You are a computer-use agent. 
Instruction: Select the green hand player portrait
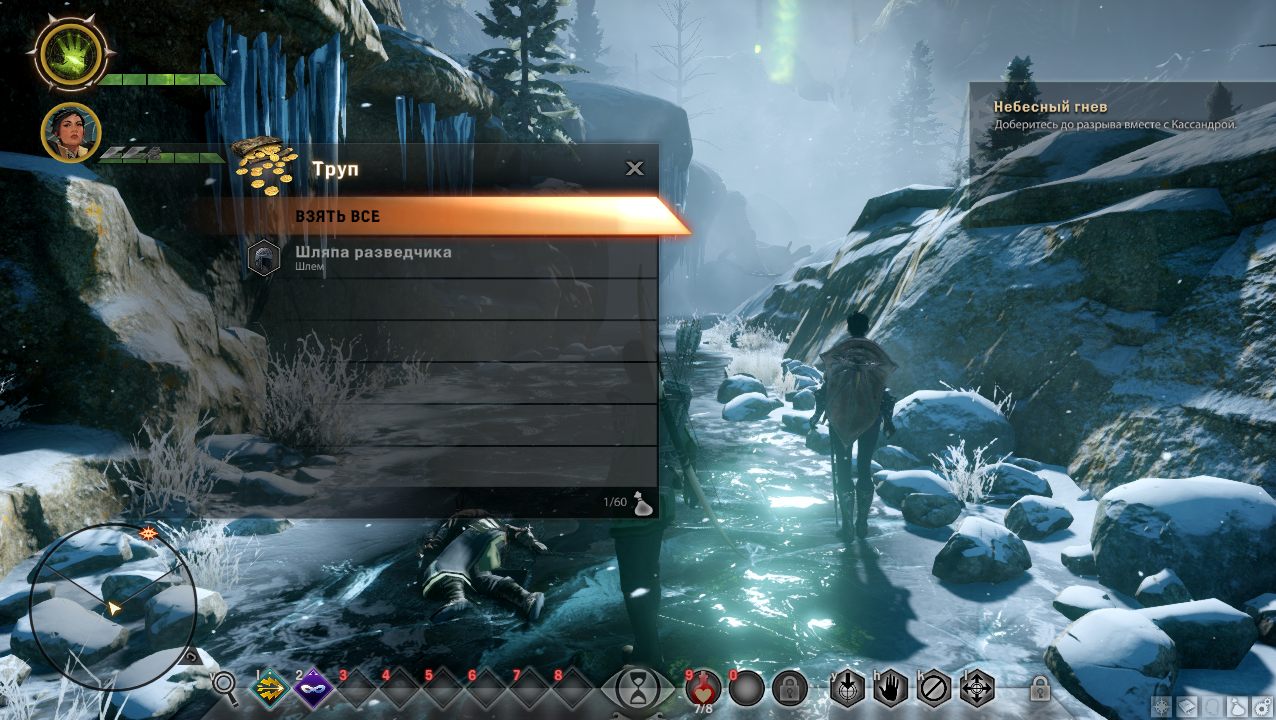(71, 52)
